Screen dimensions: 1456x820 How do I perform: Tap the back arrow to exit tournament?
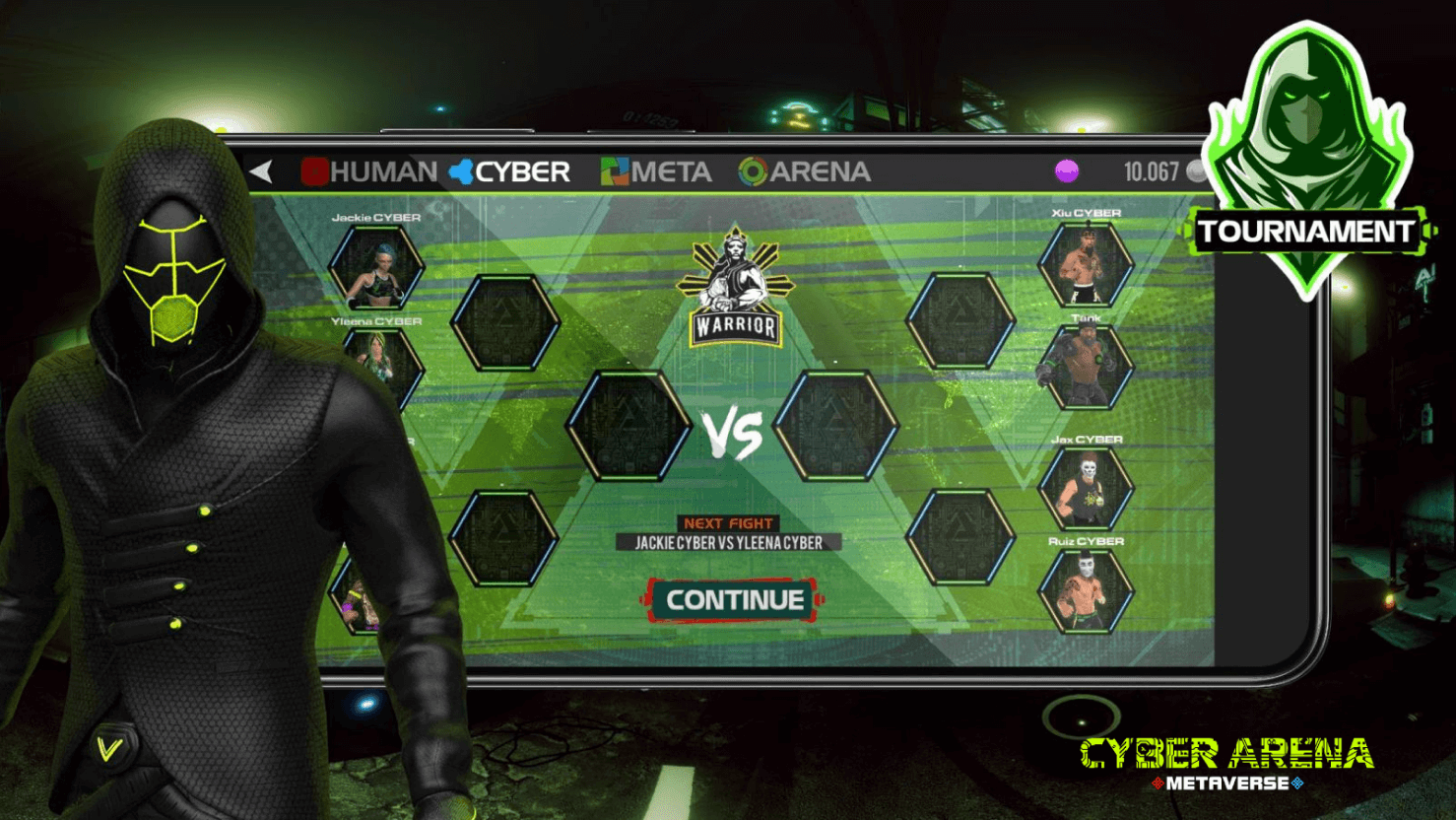262,170
